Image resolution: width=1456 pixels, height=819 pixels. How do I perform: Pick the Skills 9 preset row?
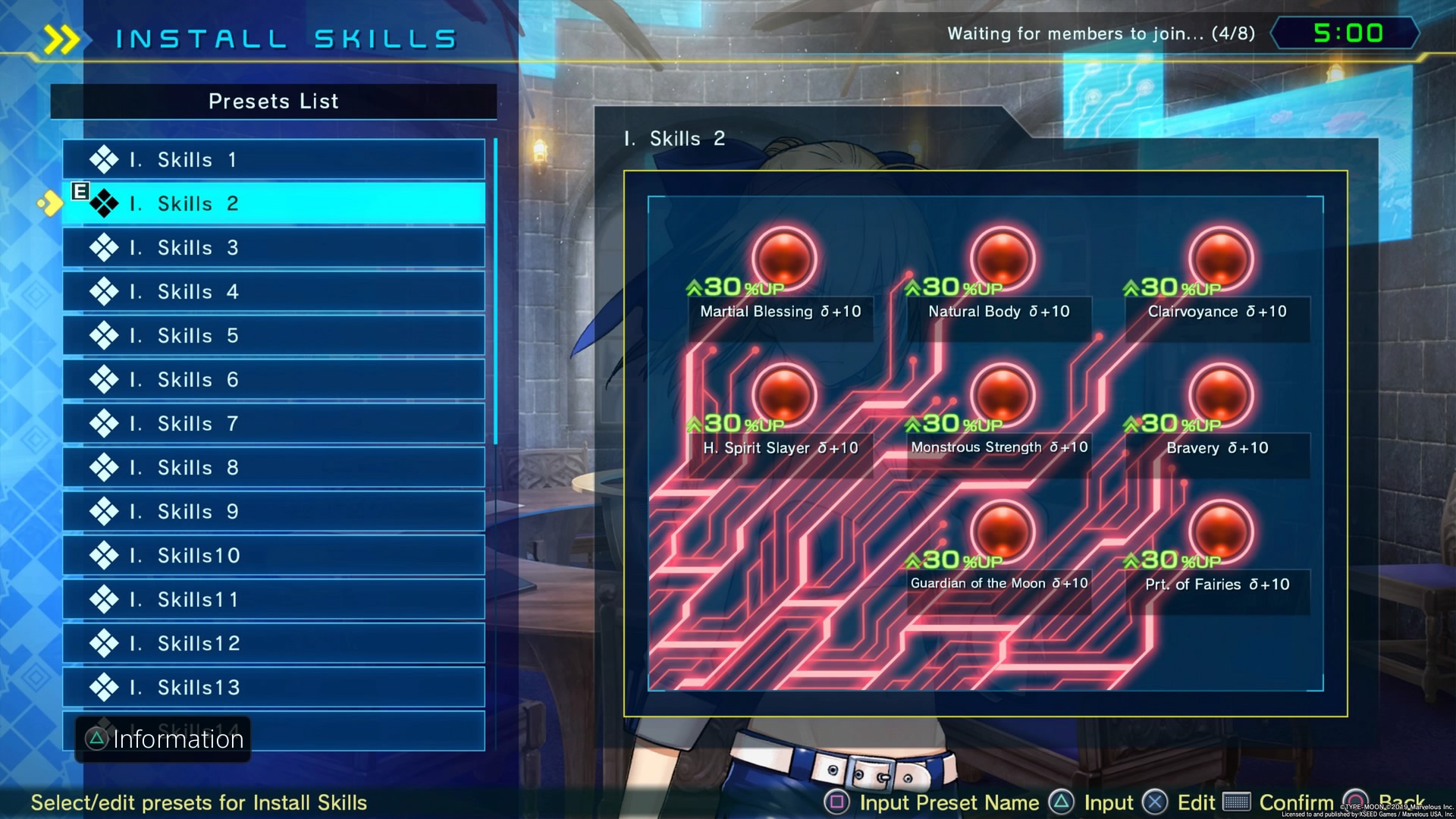click(x=273, y=512)
